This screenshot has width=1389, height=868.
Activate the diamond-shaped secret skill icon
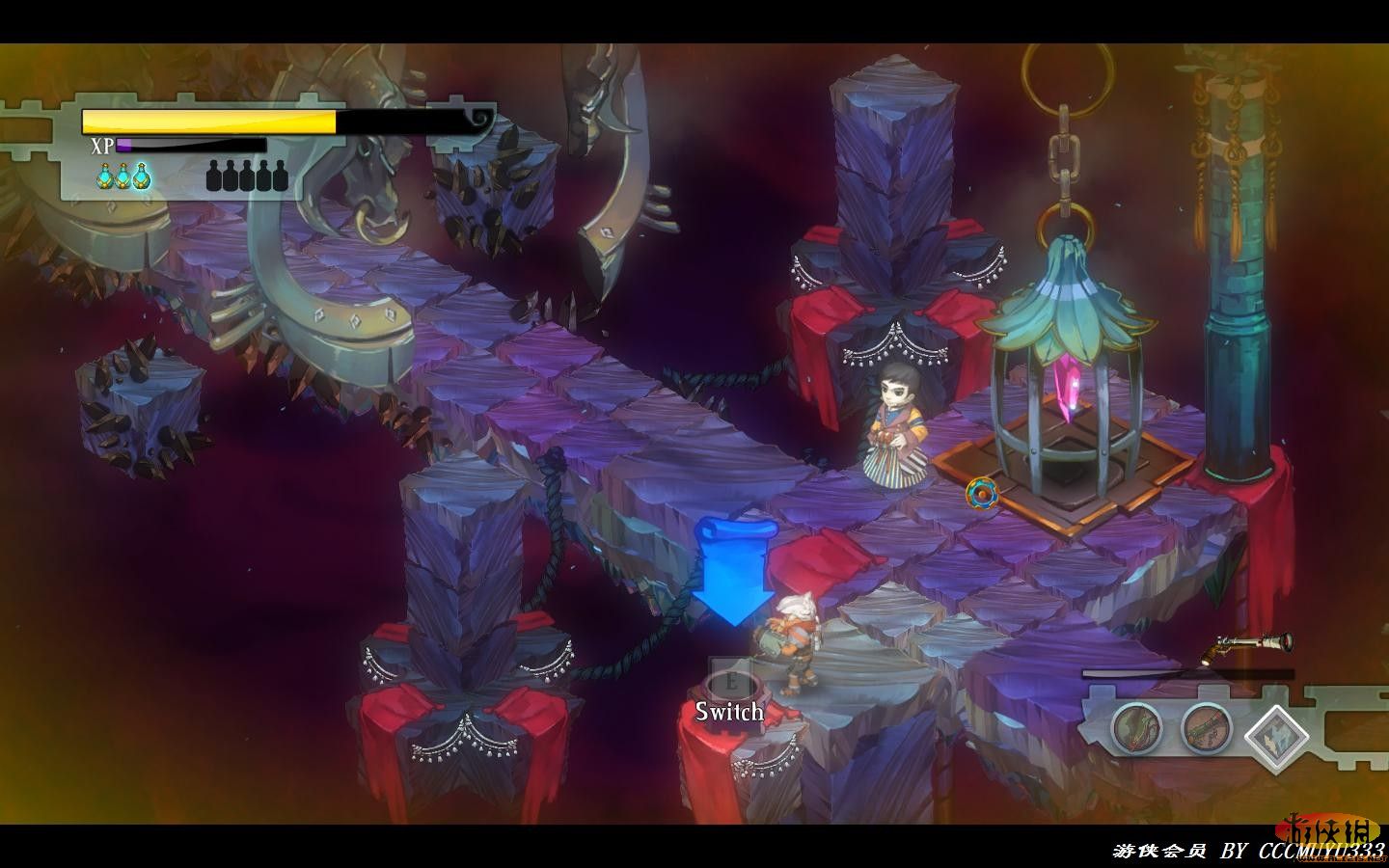[1276, 736]
